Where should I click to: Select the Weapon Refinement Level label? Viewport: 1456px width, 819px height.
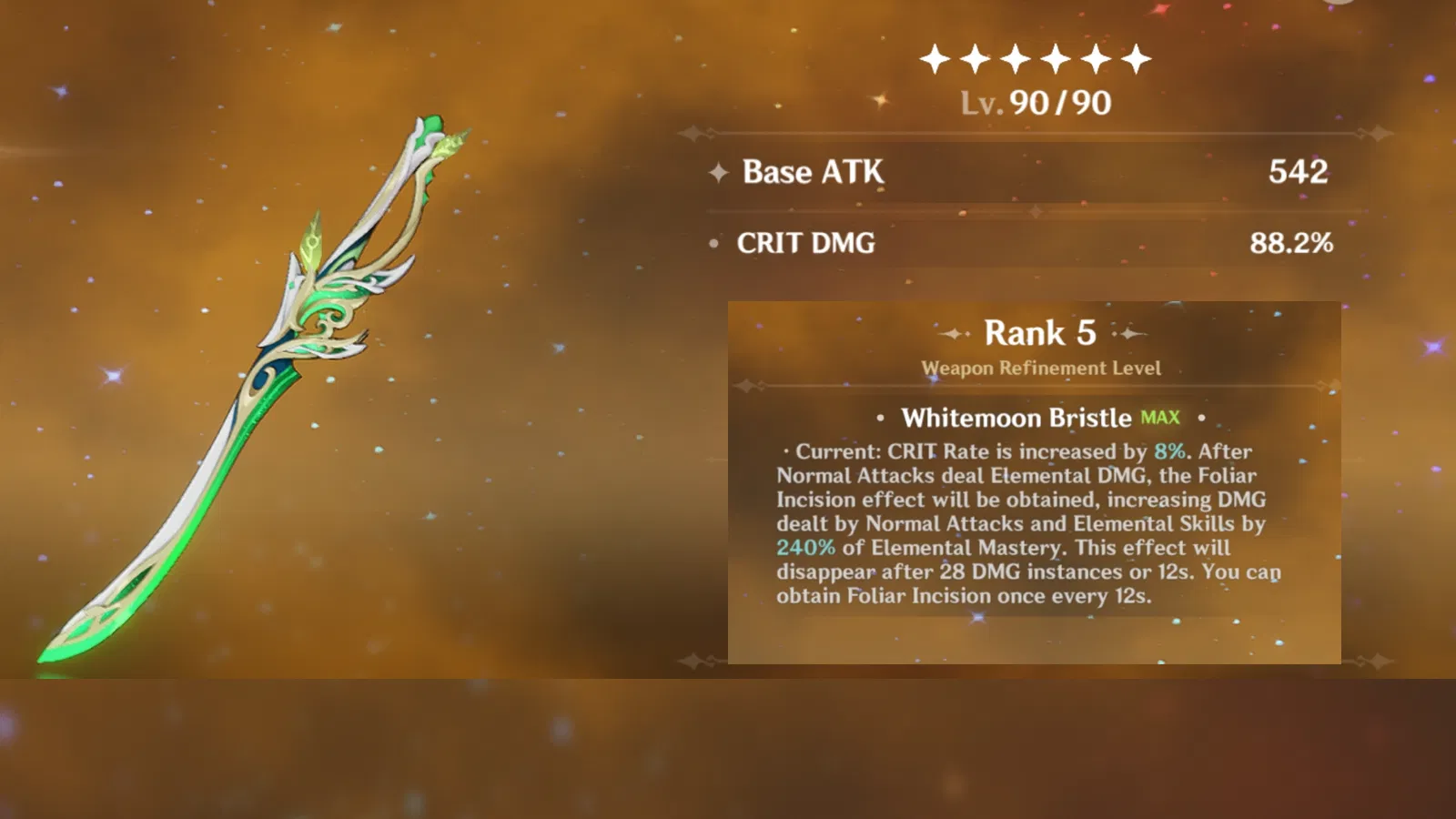(x=1040, y=369)
